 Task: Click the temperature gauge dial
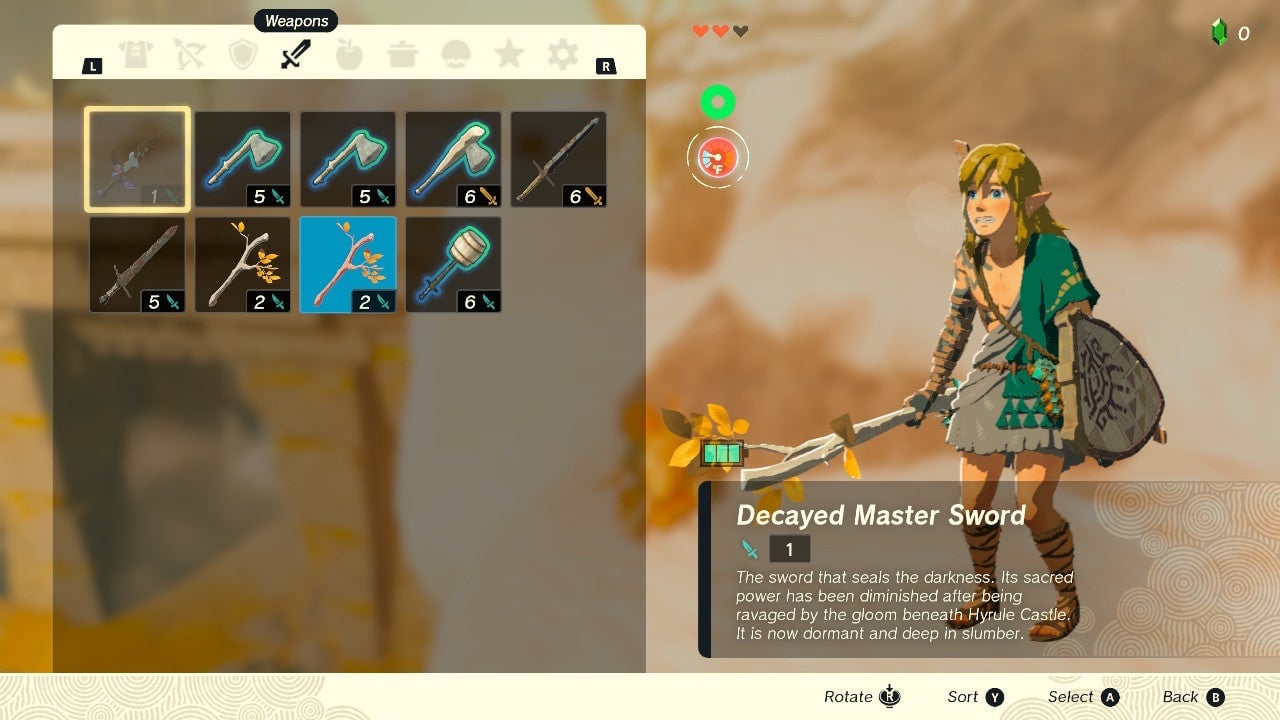click(716, 157)
